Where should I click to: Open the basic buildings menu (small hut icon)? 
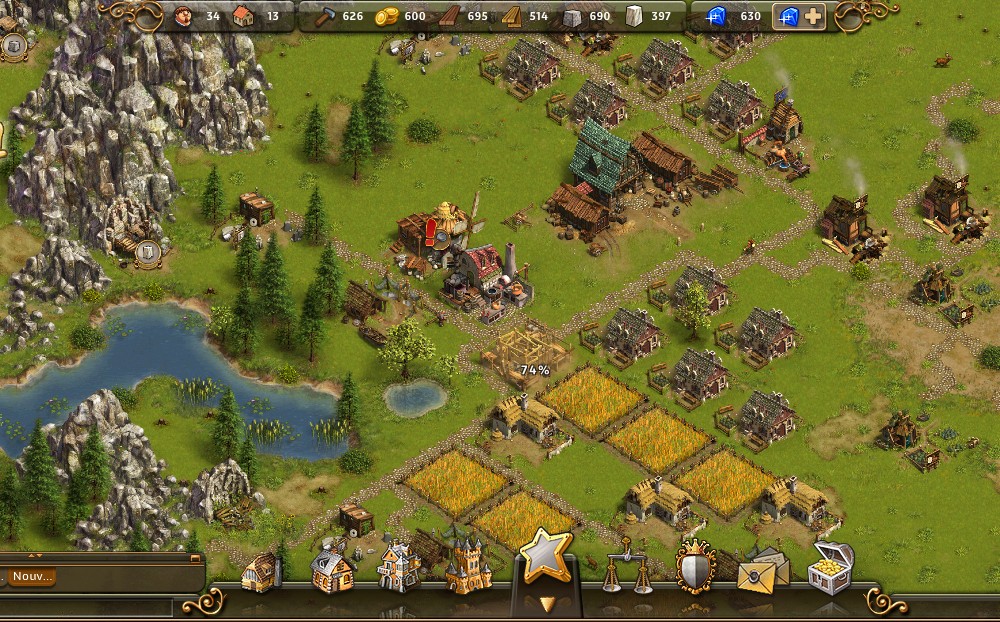point(260,573)
